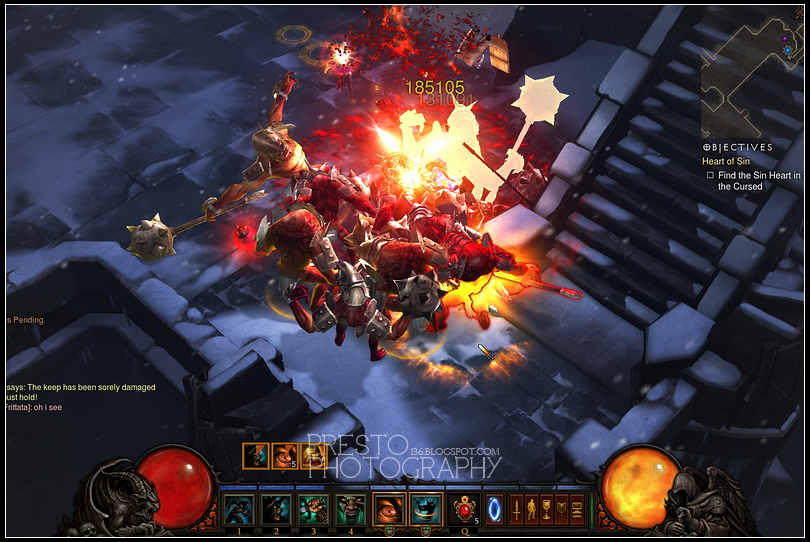Show the character inventory with the figure icon
The image size is (810, 542).
532,509
